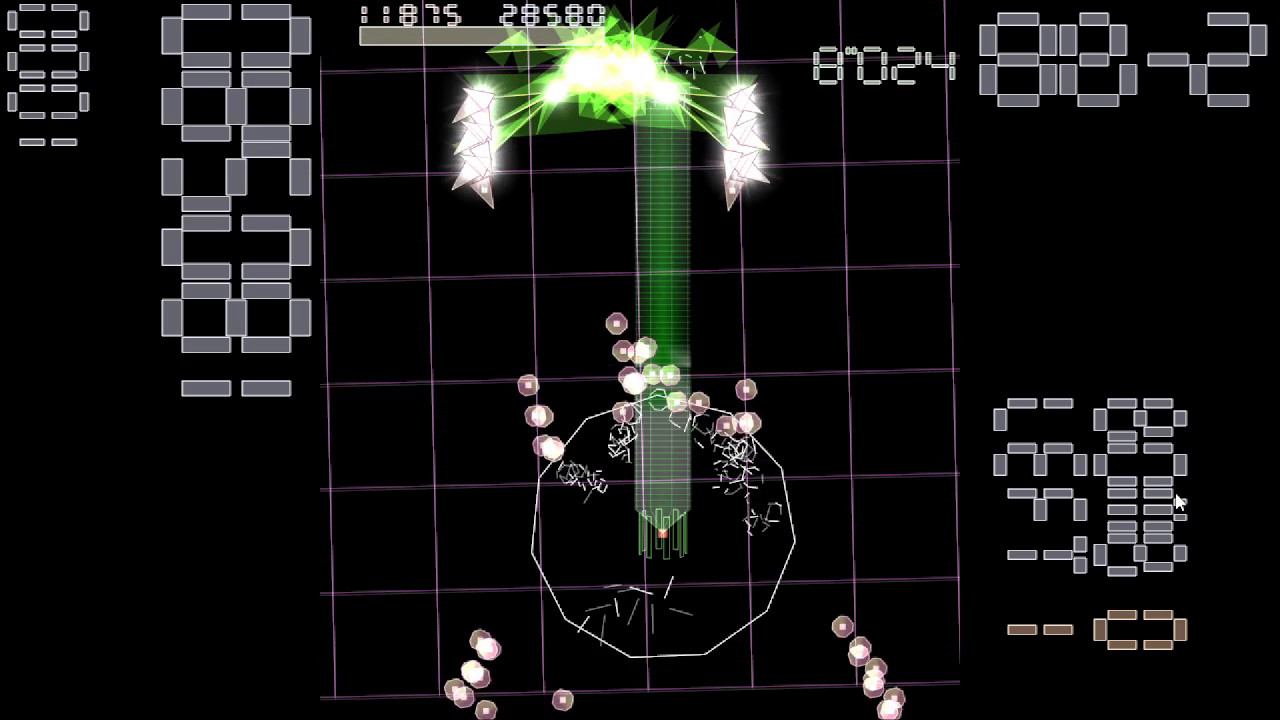Click the green laser beam below the boss
Screen dimensions: 1280x720
tap(665, 250)
